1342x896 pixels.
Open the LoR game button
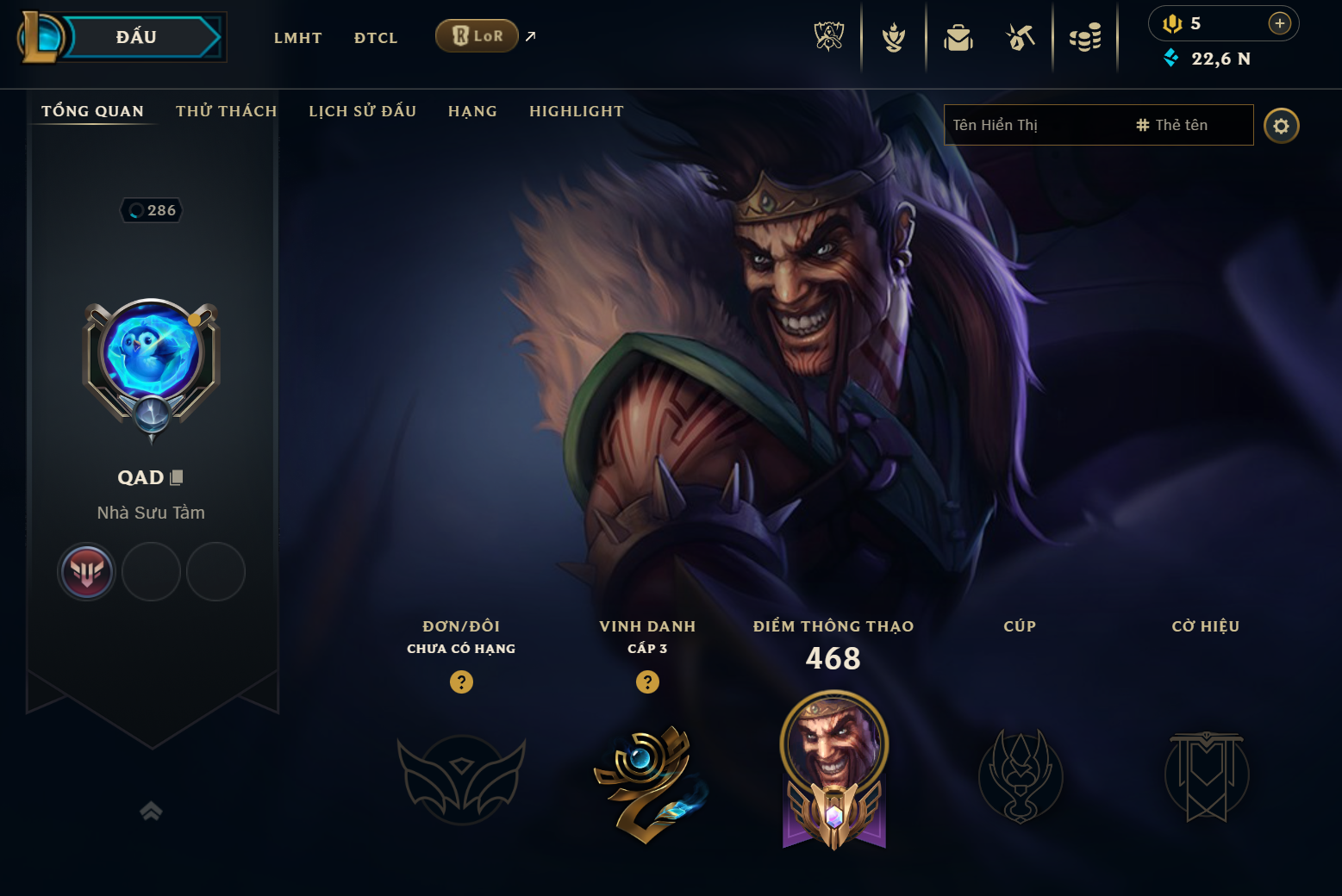477,35
